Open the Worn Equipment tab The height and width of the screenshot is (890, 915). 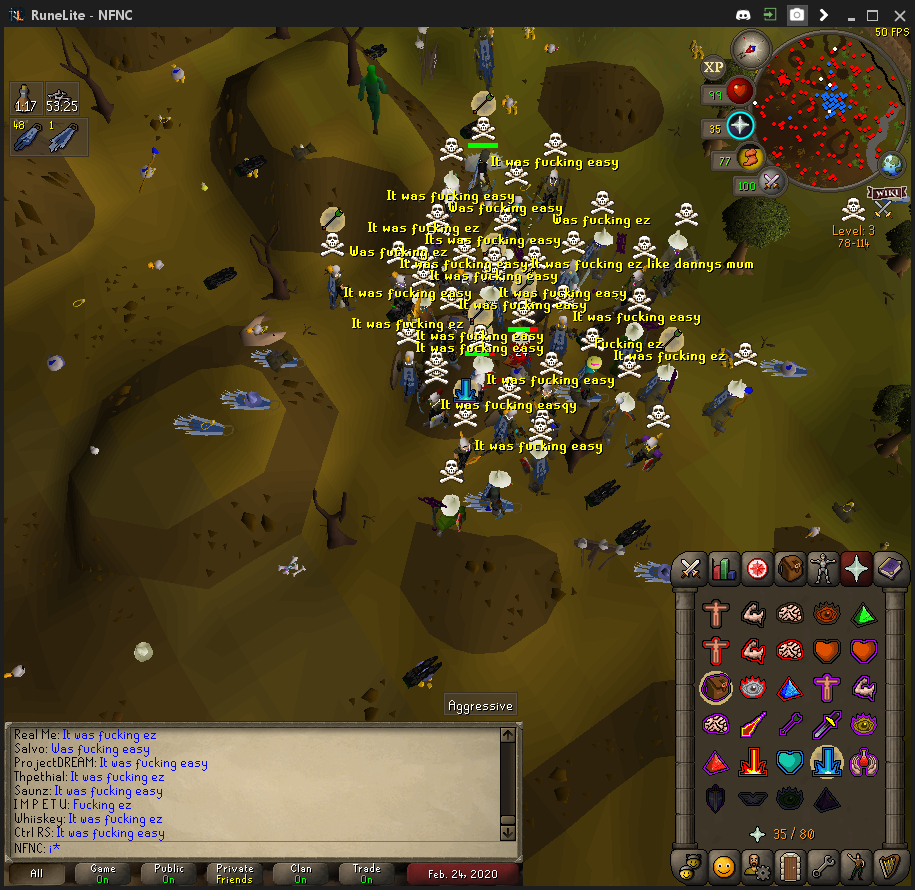click(x=823, y=569)
